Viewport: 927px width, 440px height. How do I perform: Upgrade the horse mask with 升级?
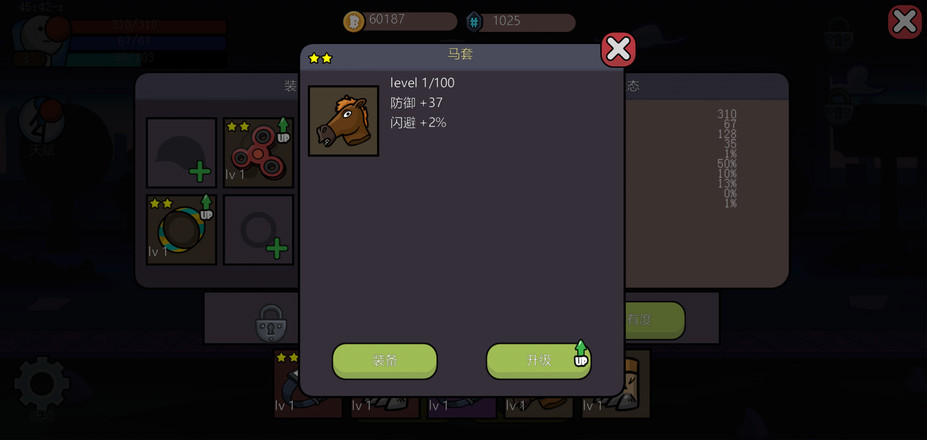coord(539,361)
